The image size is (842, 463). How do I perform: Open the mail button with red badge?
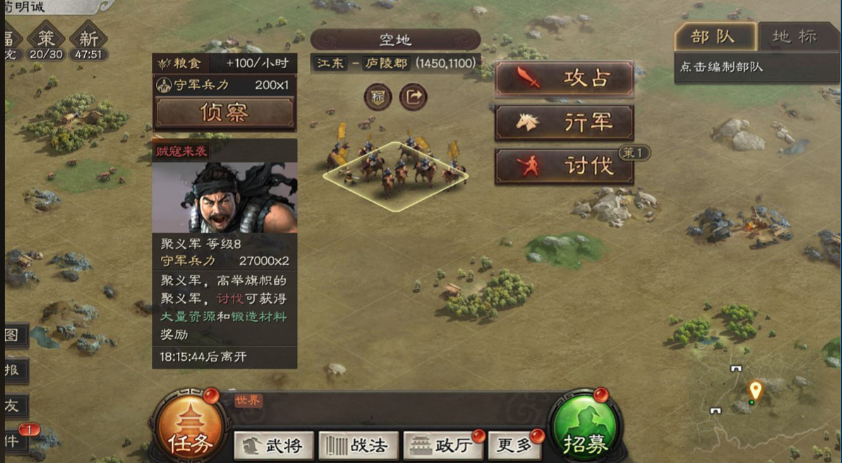tap(15, 438)
